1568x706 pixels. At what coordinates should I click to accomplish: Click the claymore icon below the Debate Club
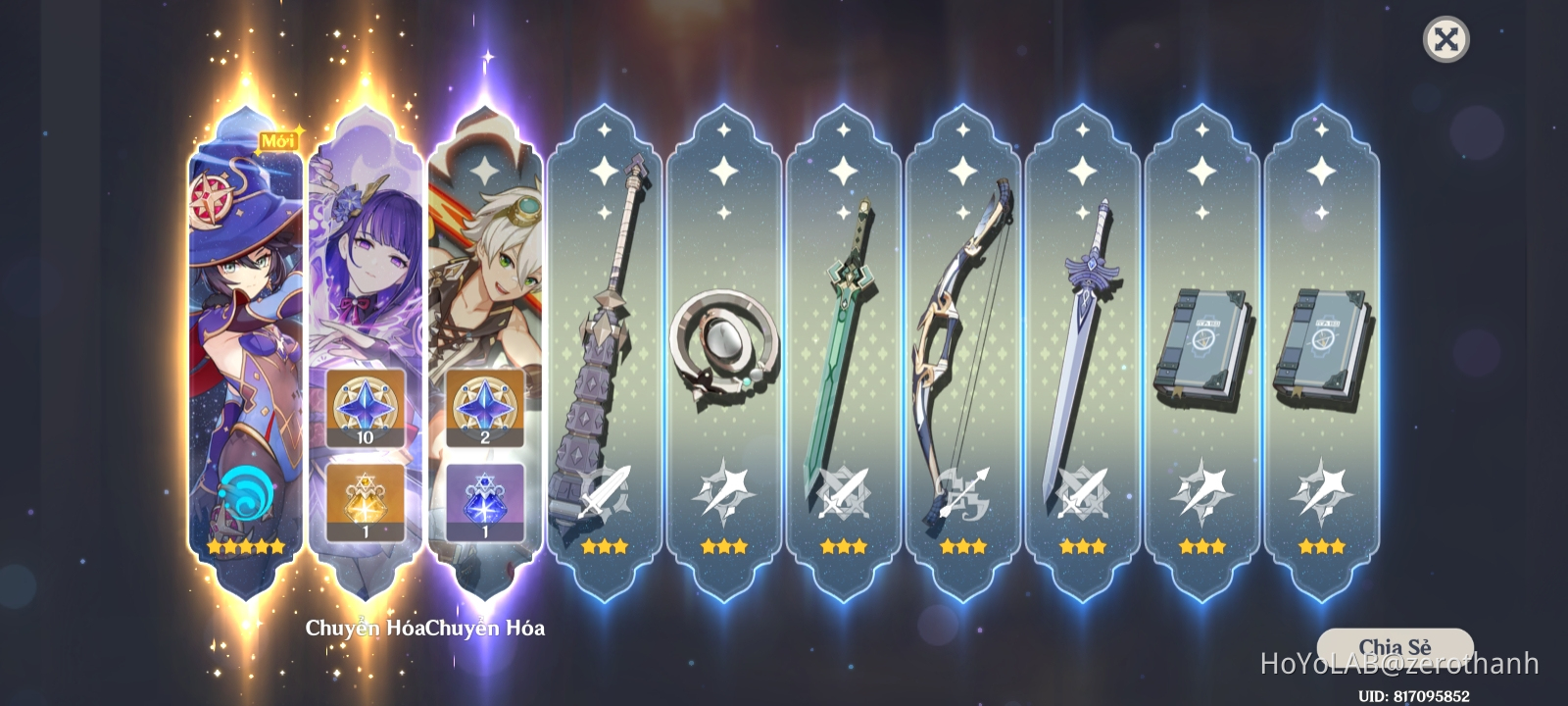pyautogui.click(x=604, y=492)
